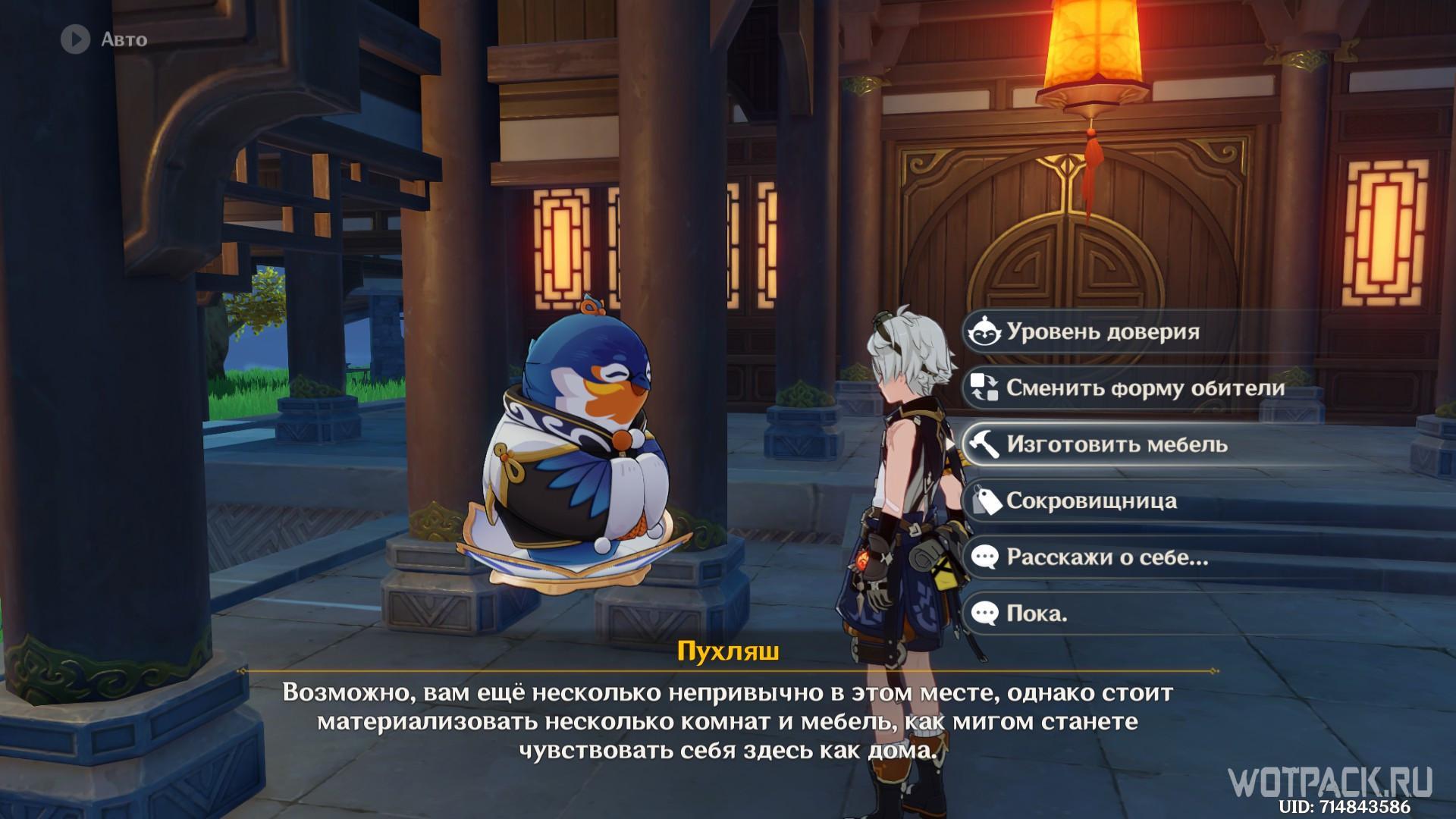Choose the Уровень доверия dialogue option
1456x819 pixels.
(x=1103, y=332)
